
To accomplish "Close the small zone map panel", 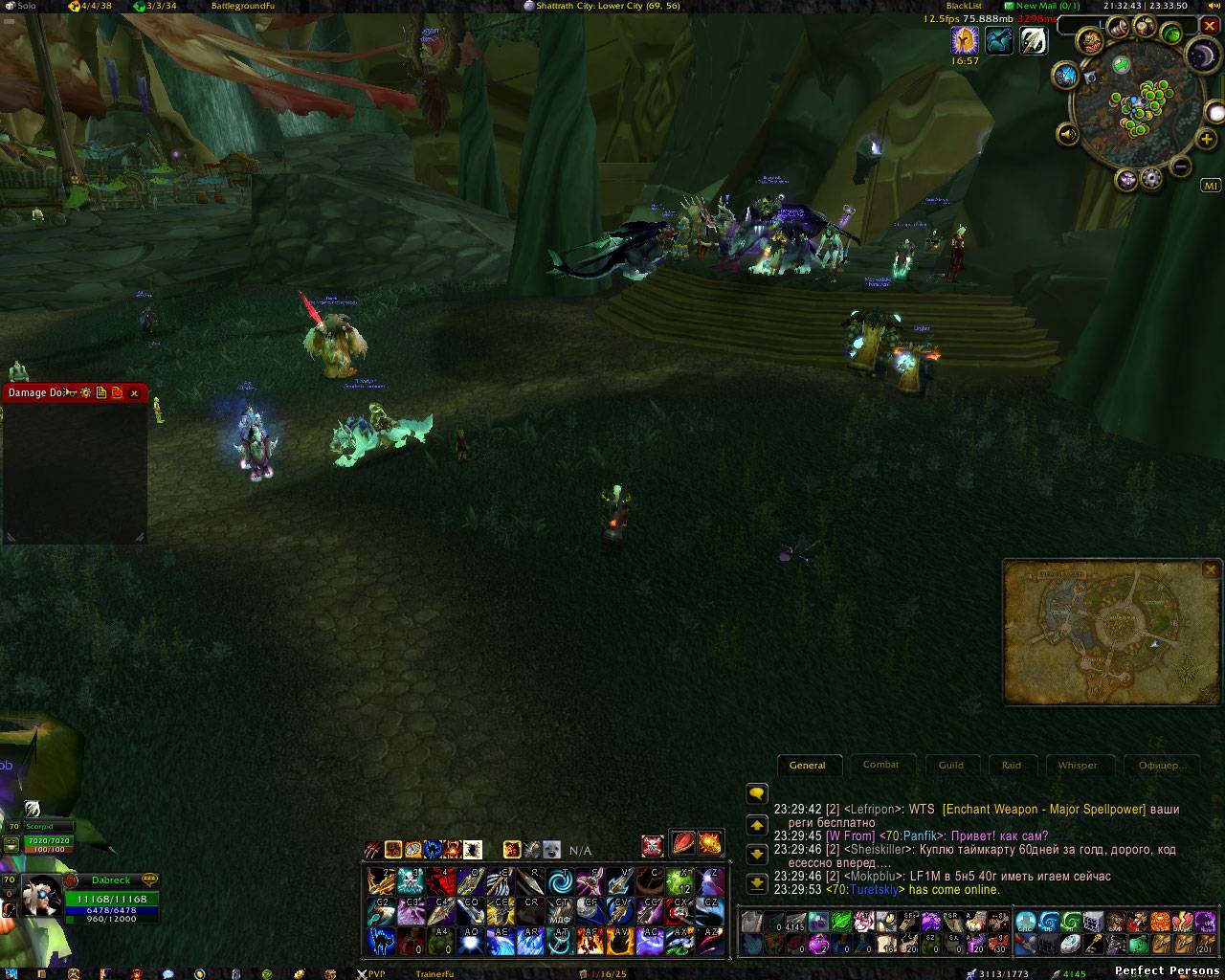I will click(x=1211, y=570).
